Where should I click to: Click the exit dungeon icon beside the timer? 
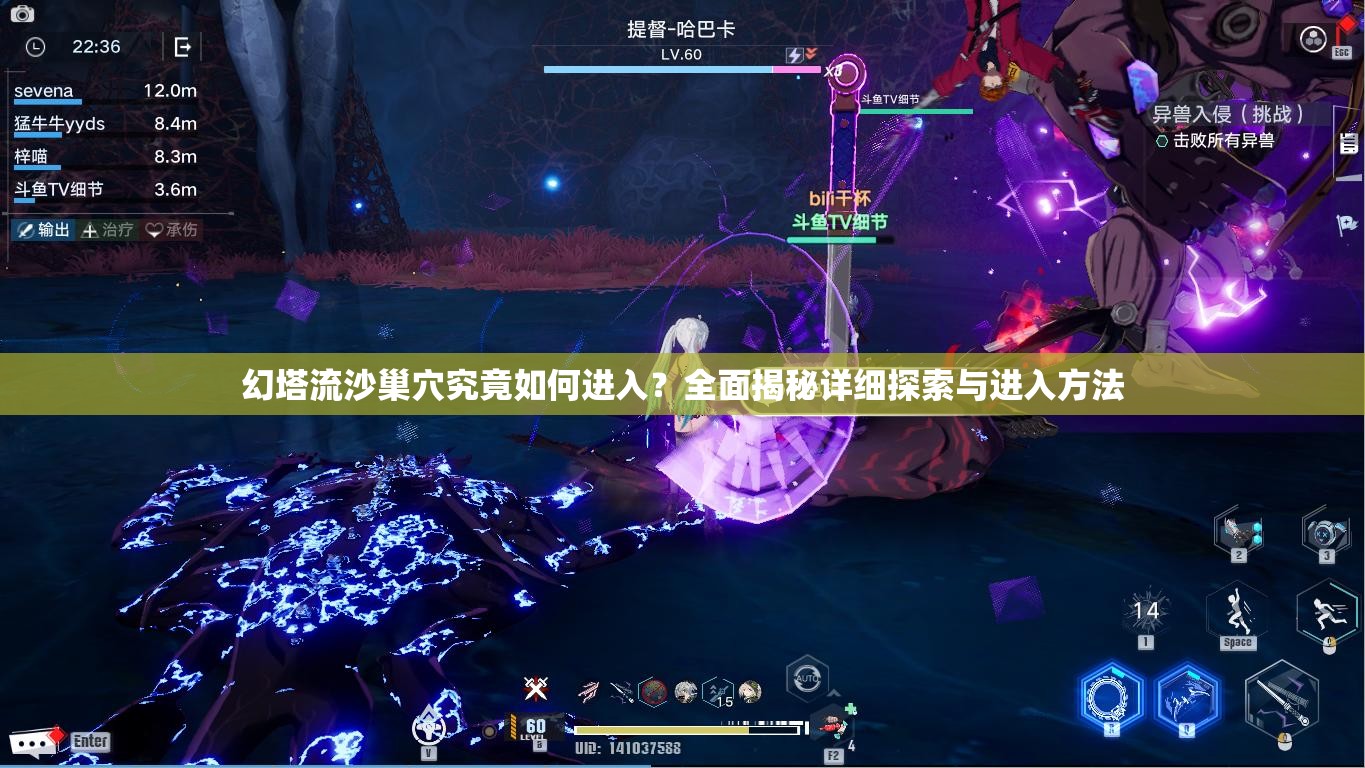[x=185, y=46]
